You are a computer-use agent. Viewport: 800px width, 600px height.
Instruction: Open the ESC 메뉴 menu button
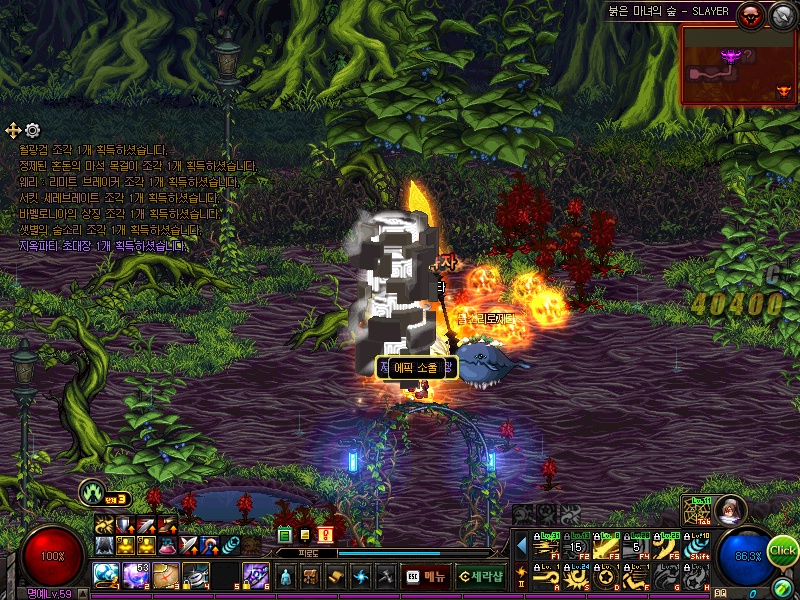425,576
